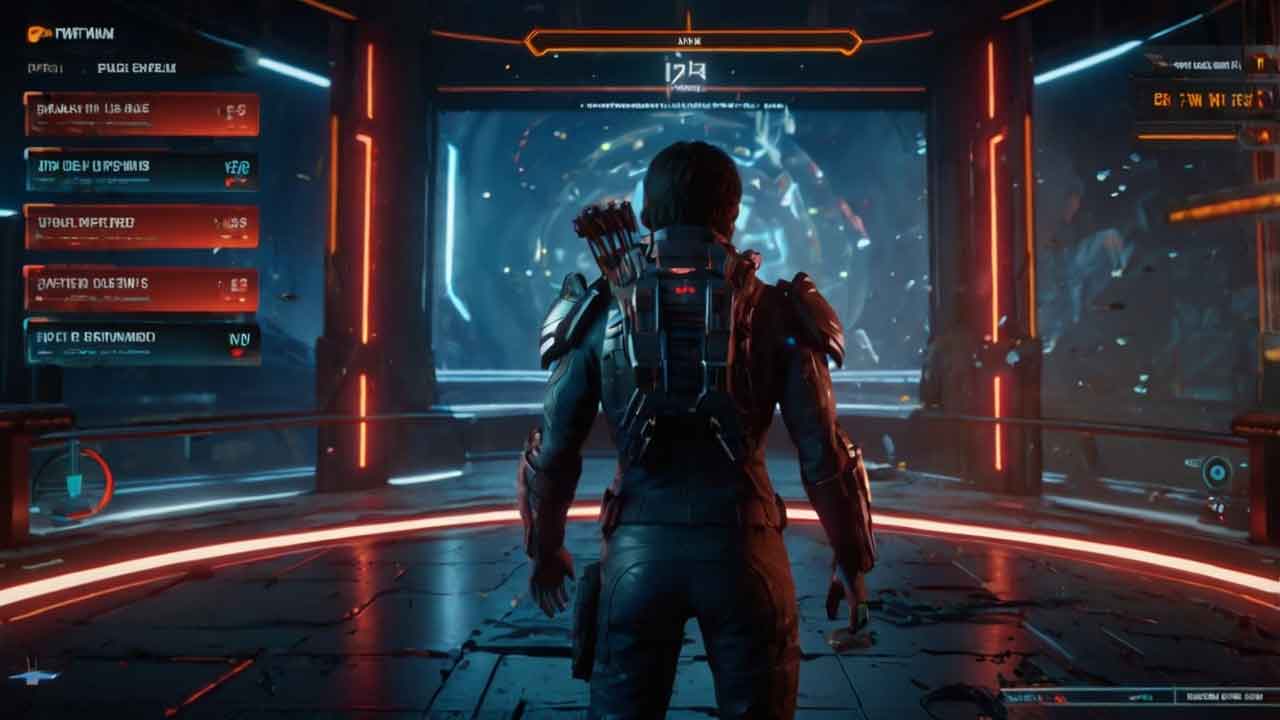Select the small white ship icon

tap(34, 676)
